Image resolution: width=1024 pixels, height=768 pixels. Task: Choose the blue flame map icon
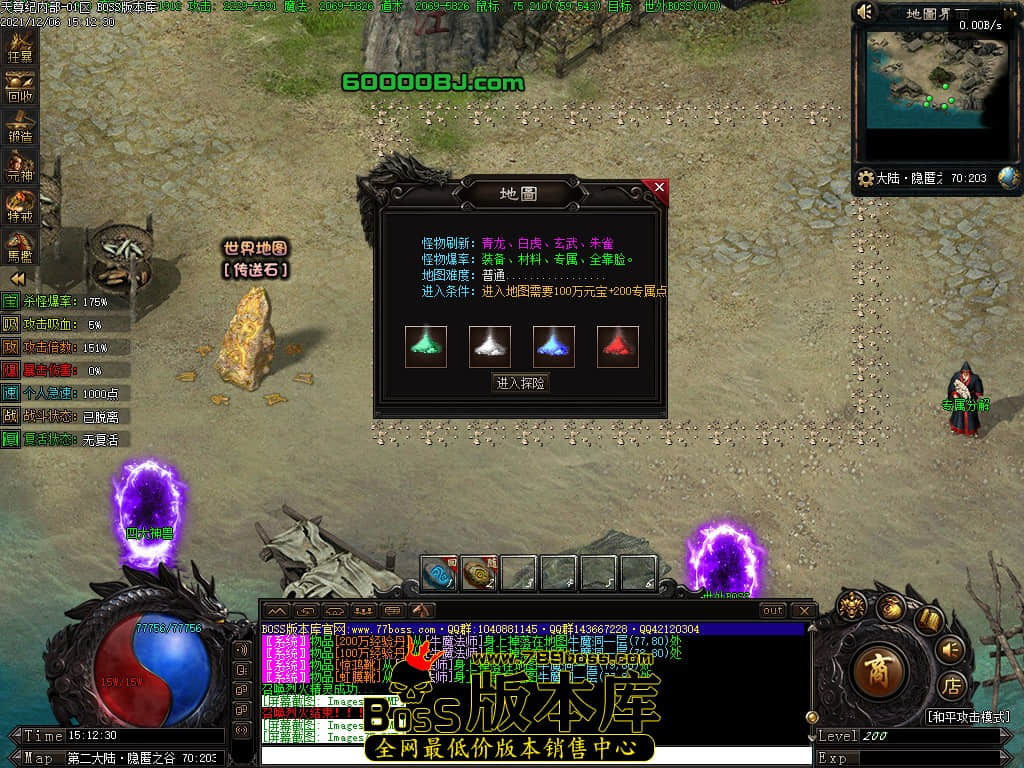click(x=554, y=346)
